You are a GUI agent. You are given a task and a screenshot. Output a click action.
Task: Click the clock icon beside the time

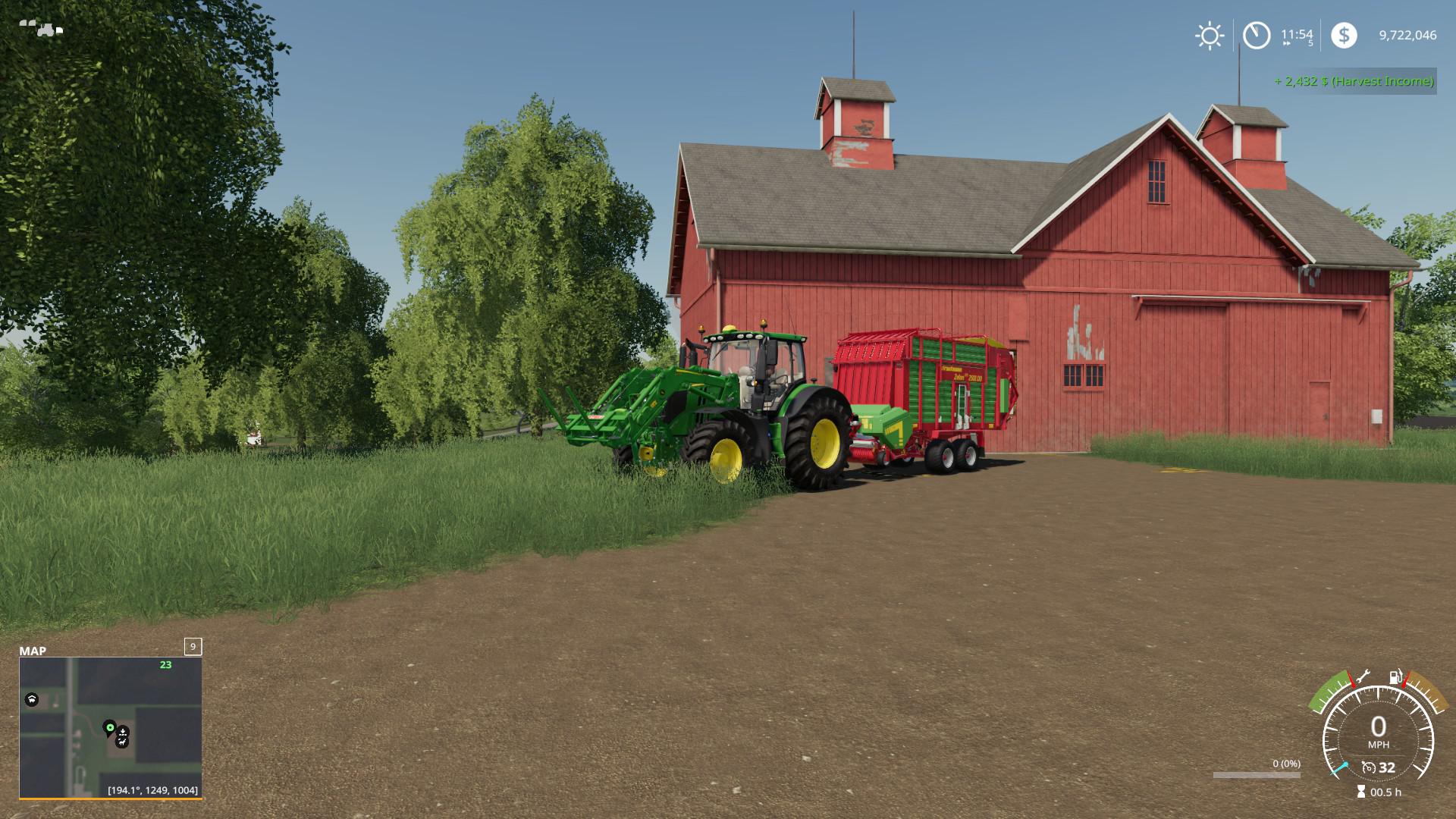[x=1257, y=36]
